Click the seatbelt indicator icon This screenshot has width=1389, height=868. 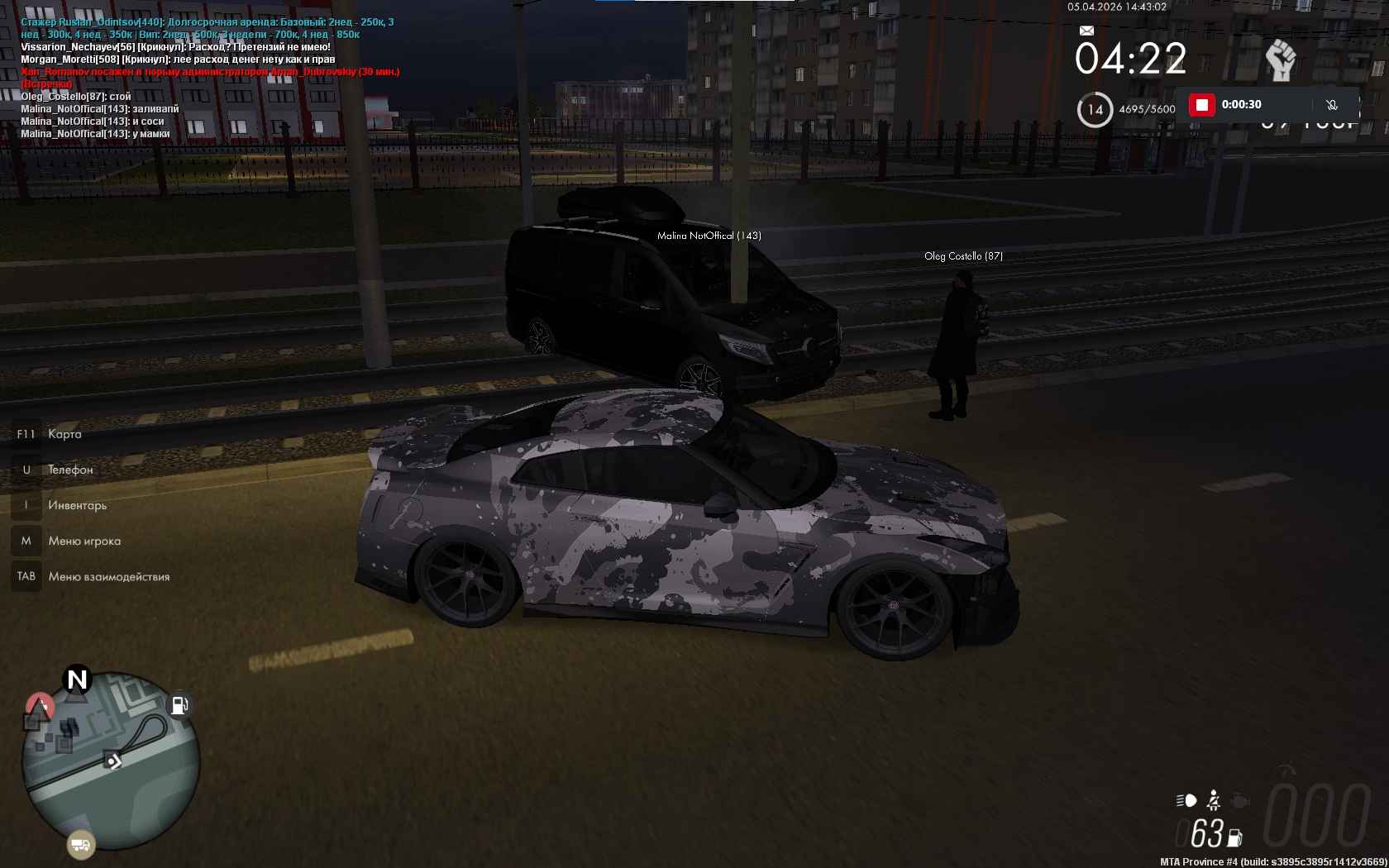pyautogui.click(x=1213, y=800)
